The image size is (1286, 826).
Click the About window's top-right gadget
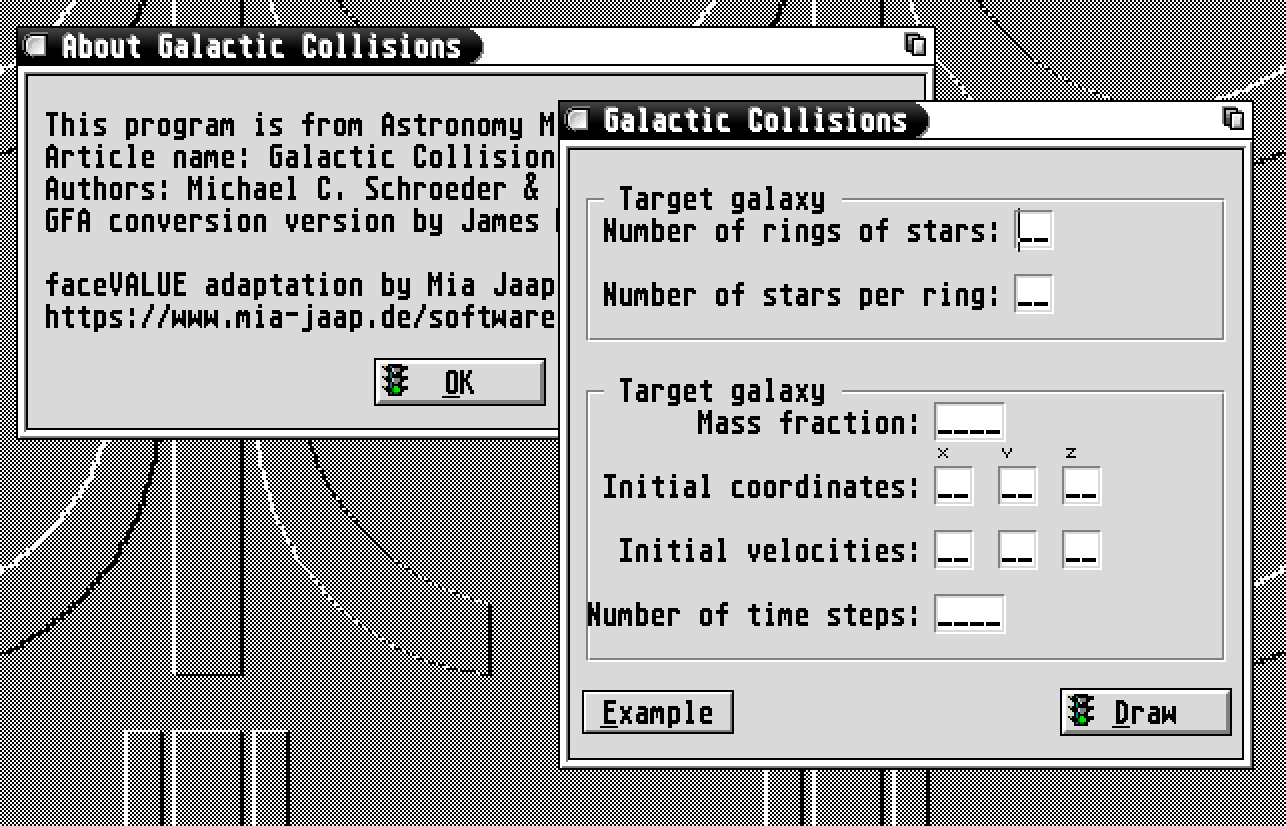coord(915,45)
